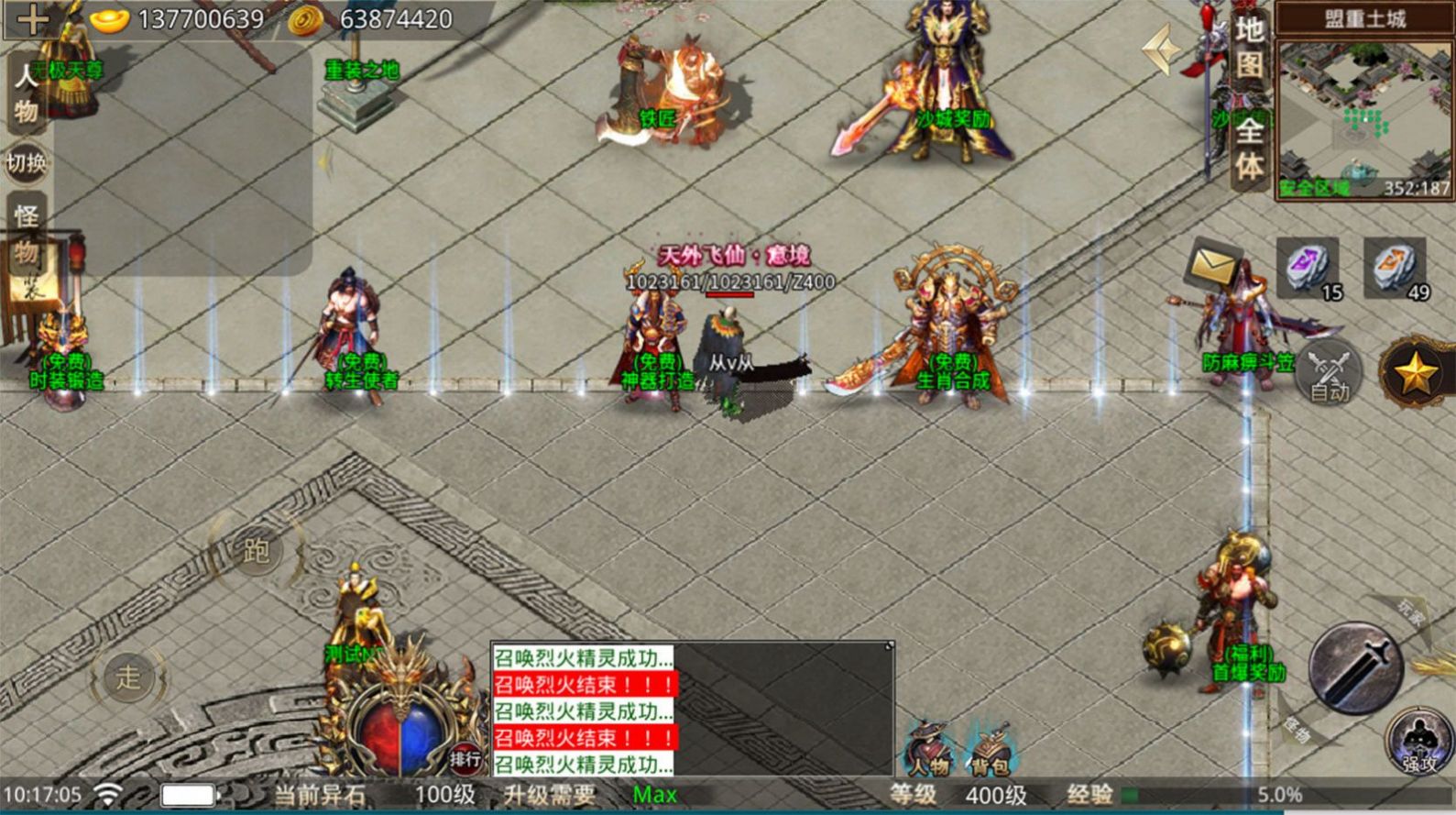The image size is (1456, 815).
Task: Select the 人物 tab on left sidebar
Action: coord(24,92)
